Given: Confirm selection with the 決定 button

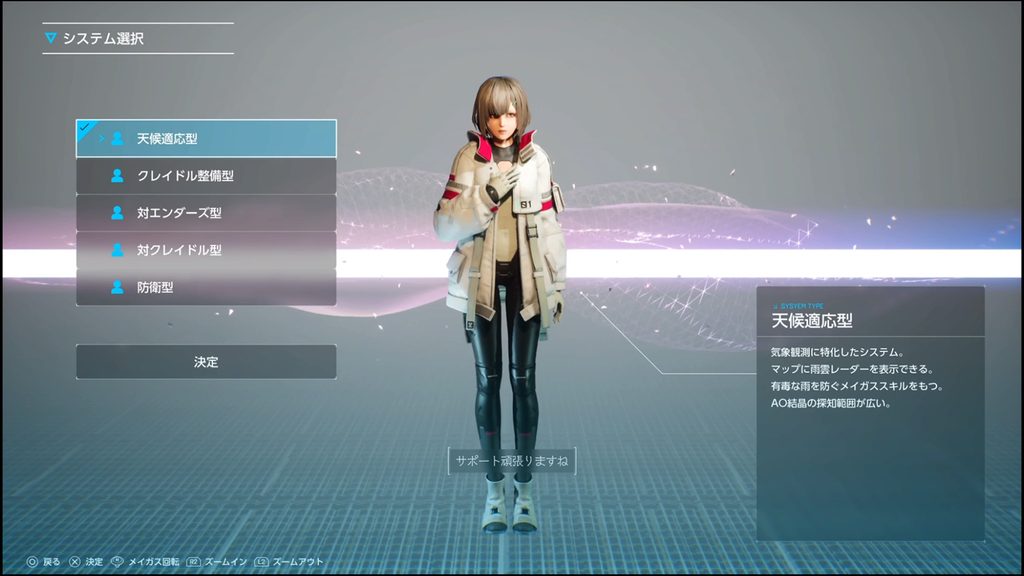Looking at the screenshot, I should pyautogui.click(x=206, y=361).
